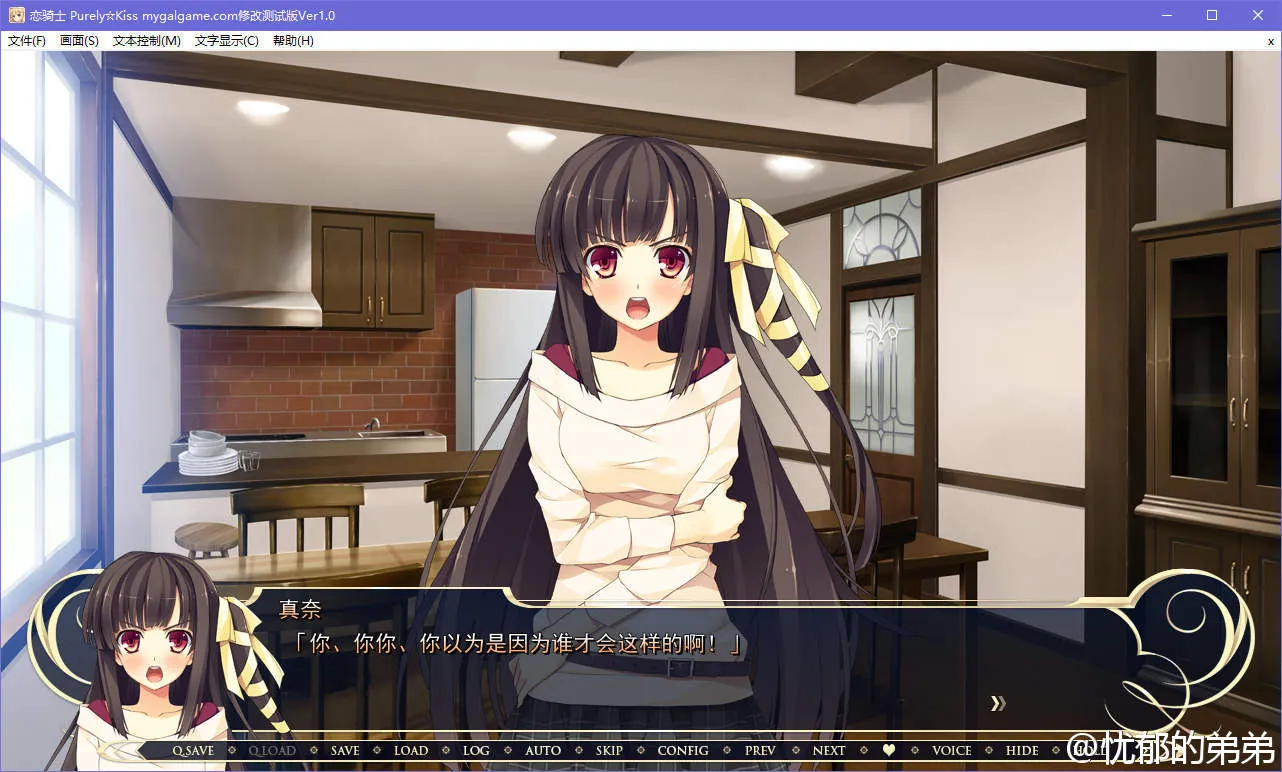Open the 文字显示(C) menu
Image resolution: width=1282 pixels, height=772 pixels.
click(226, 41)
